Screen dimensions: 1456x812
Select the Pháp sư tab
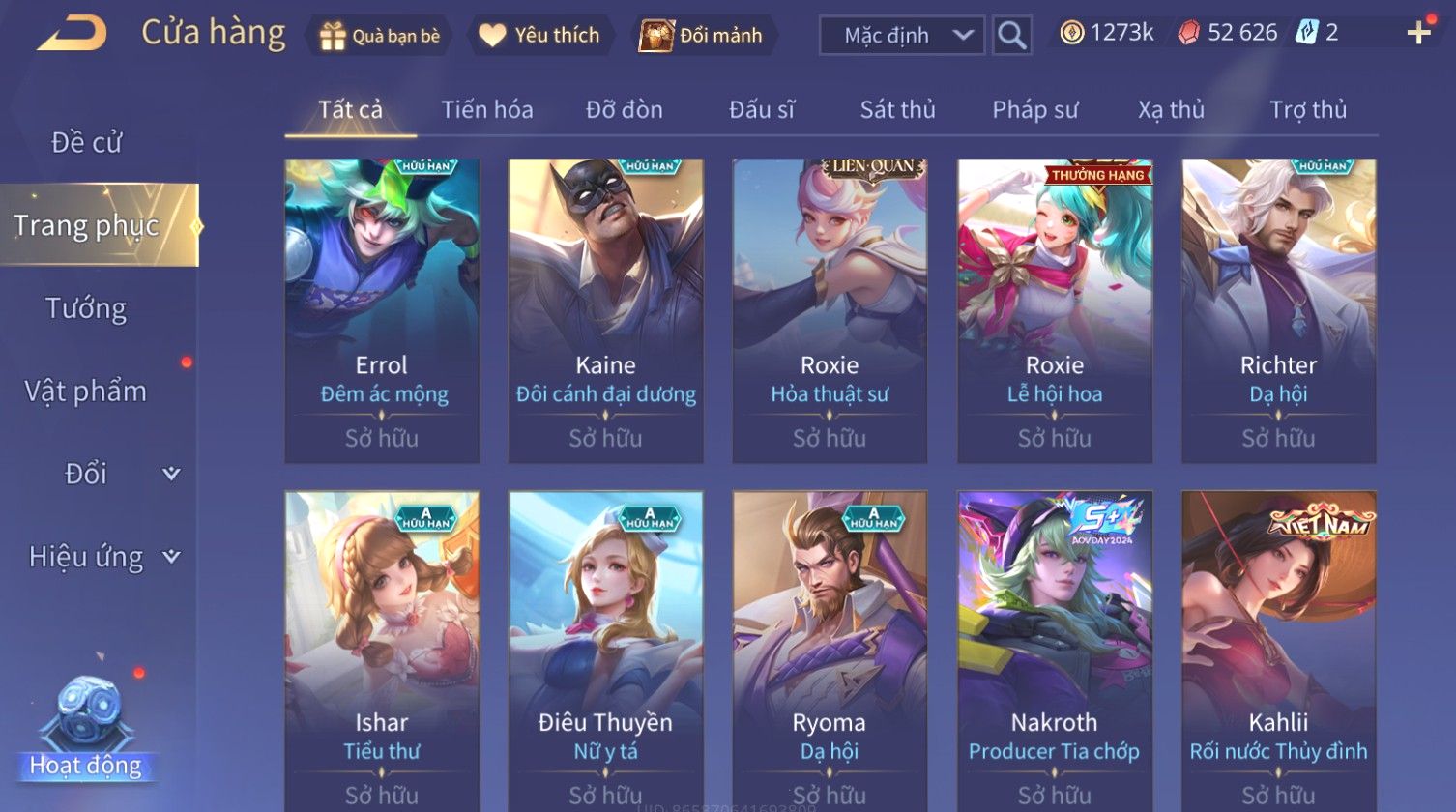pyautogui.click(x=1034, y=110)
